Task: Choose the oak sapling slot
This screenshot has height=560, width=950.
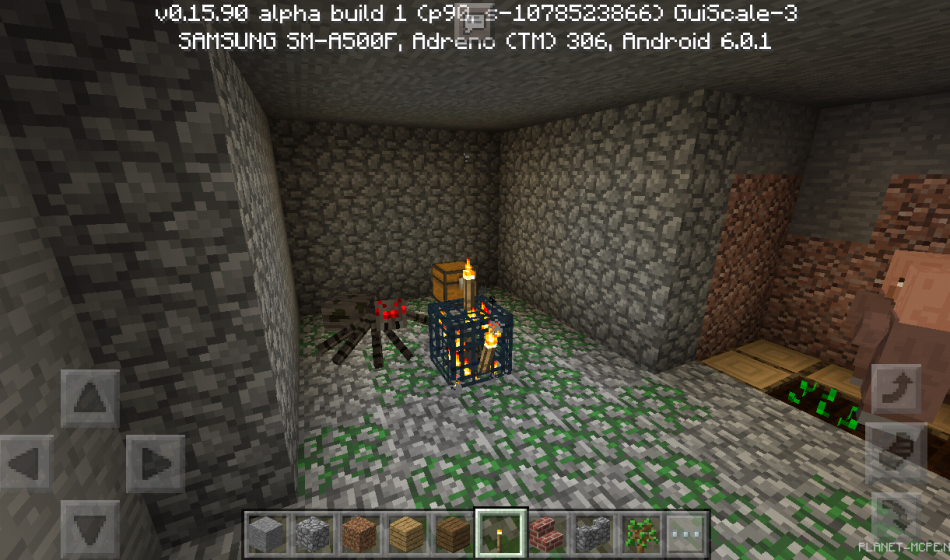Action: pos(638,532)
